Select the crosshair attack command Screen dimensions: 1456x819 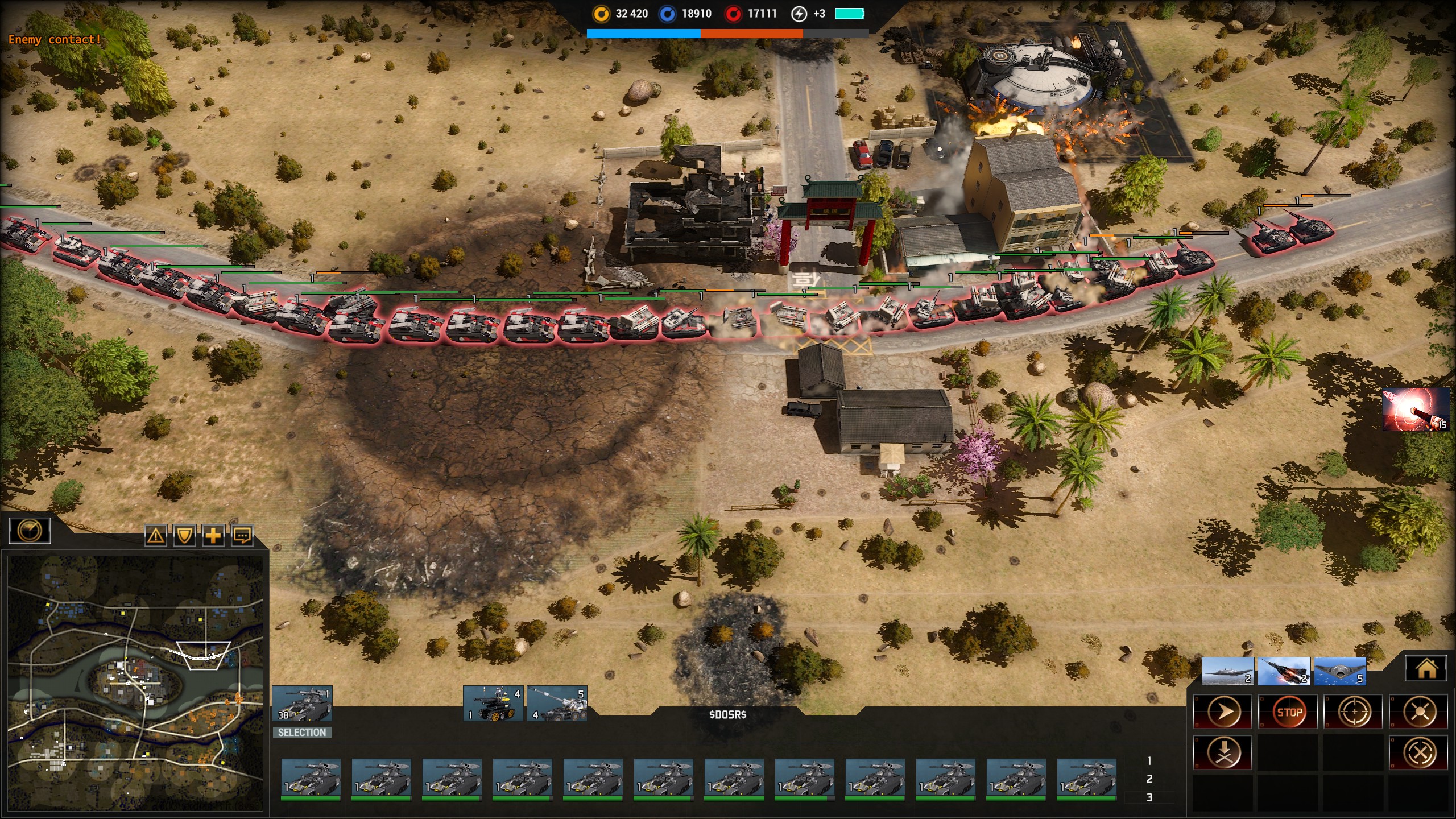(1354, 712)
